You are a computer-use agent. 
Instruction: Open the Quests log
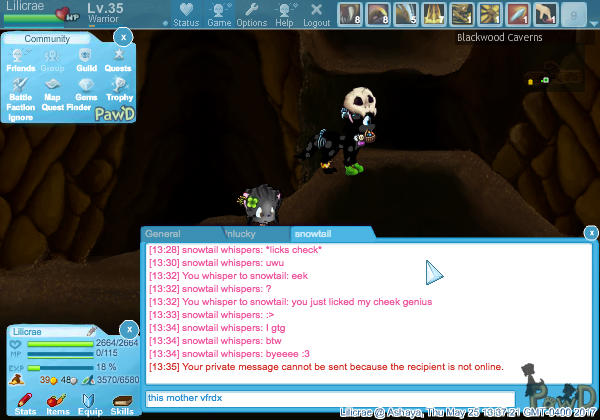[x=118, y=61]
